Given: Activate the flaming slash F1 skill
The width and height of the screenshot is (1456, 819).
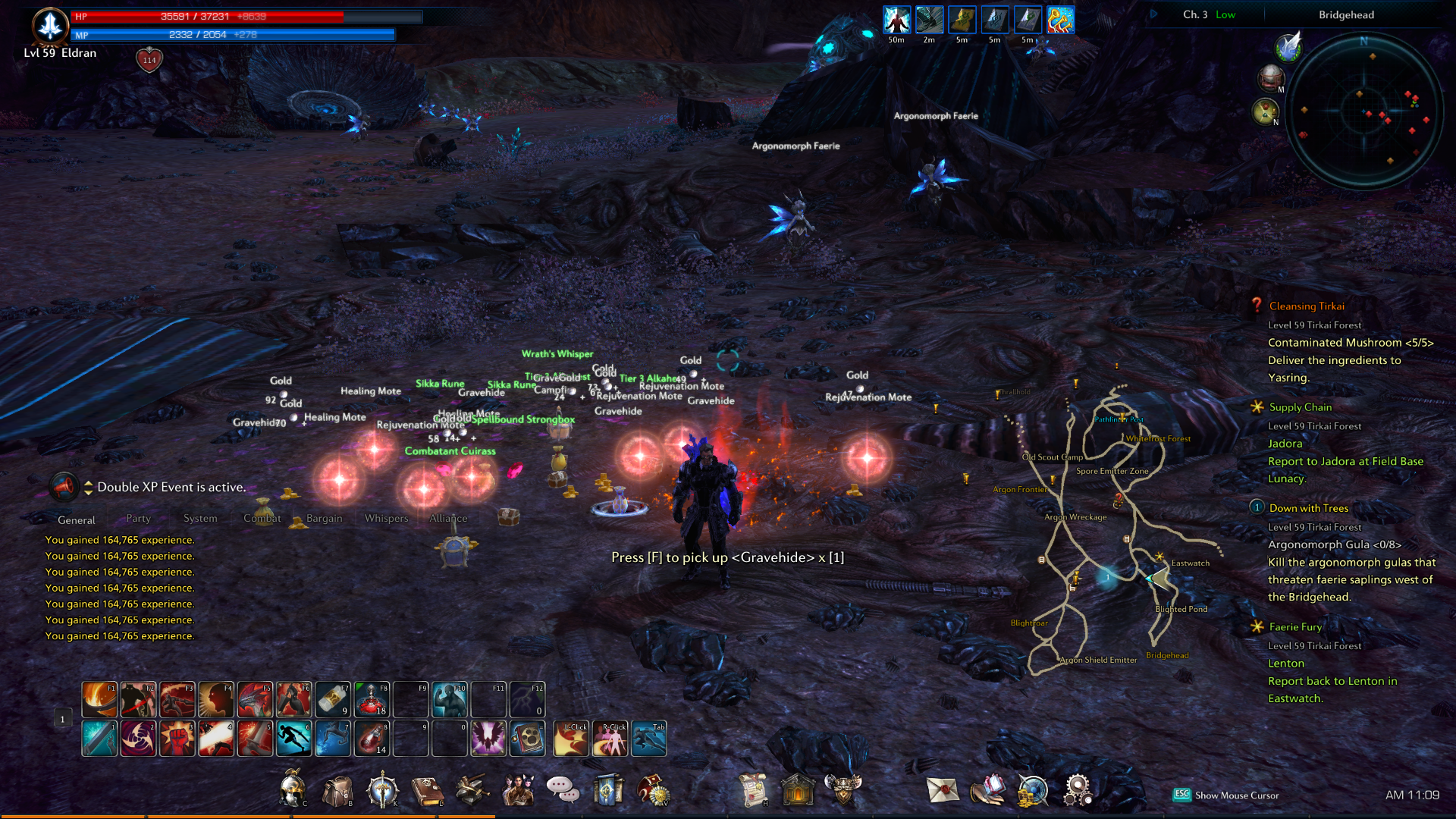Looking at the screenshot, I should 99,699.
